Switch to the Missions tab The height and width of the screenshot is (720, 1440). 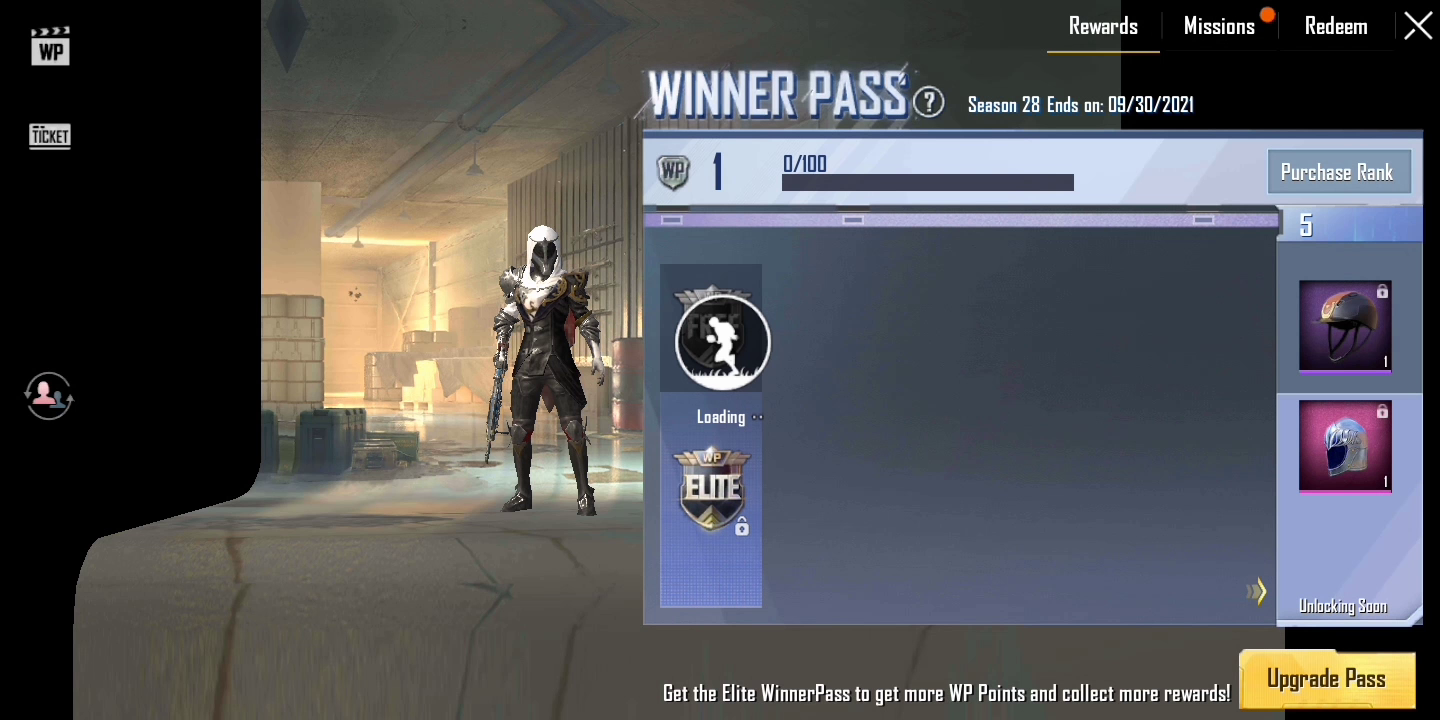click(1220, 25)
